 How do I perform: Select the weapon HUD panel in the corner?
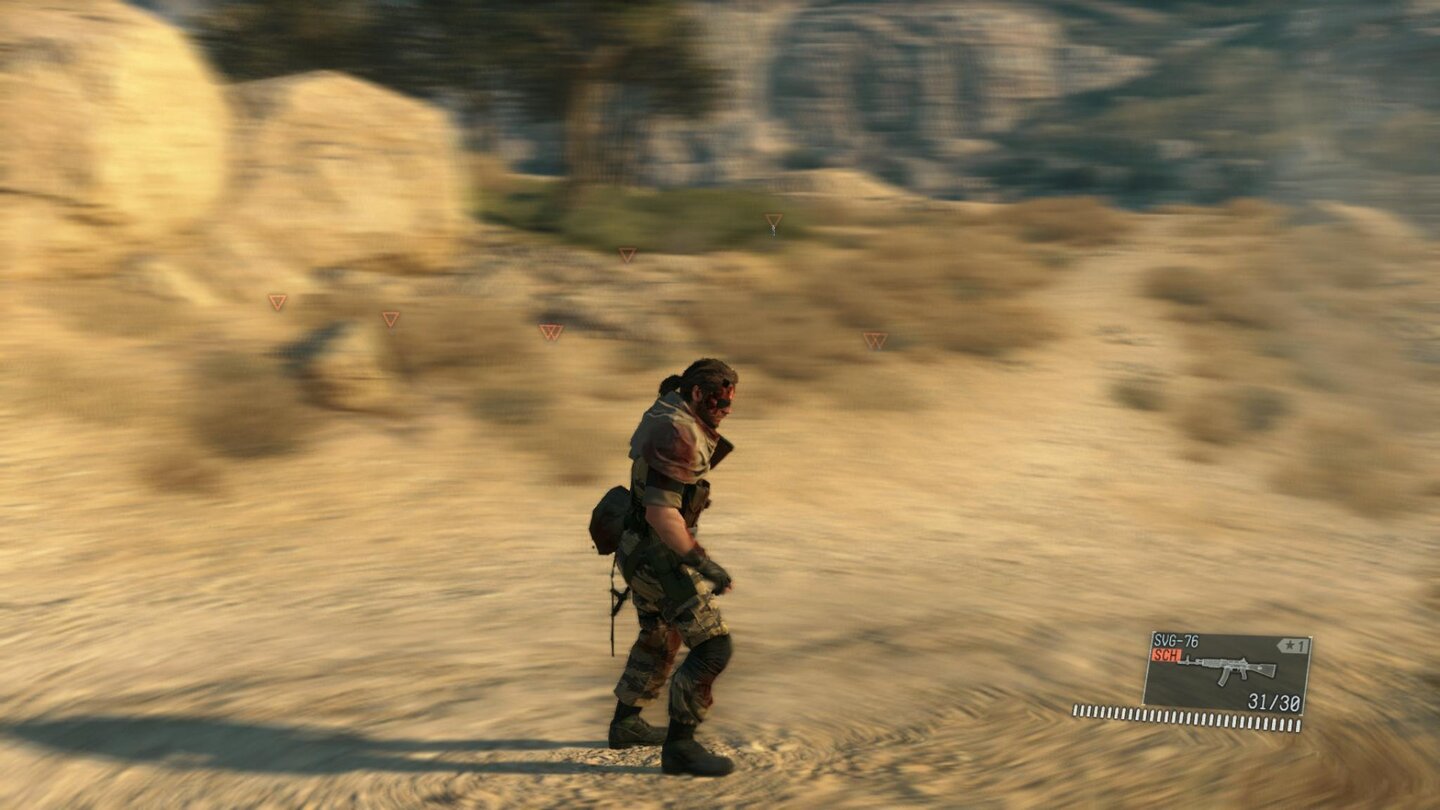(x=1229, y=670)
